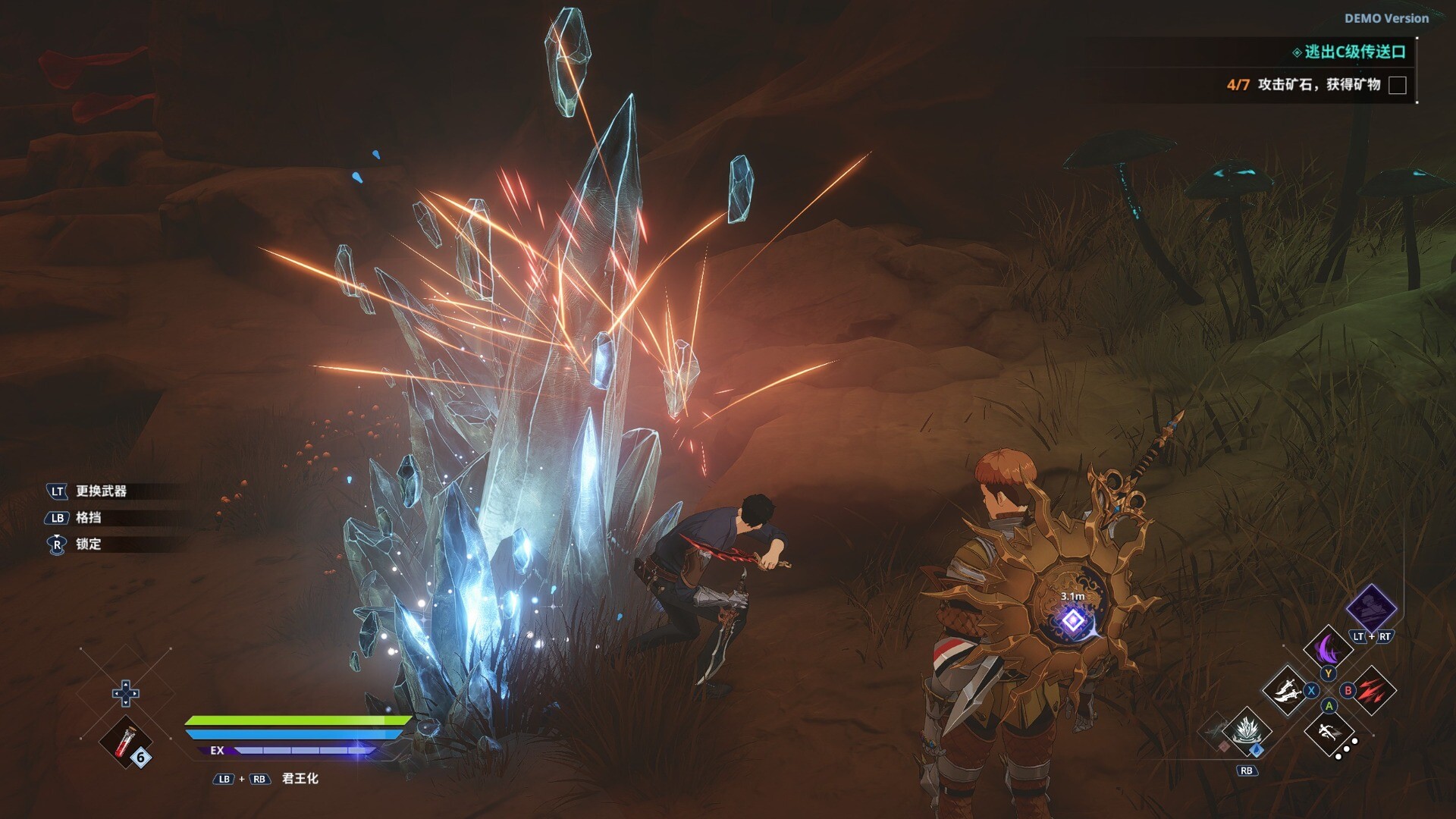The width and height of the screenshot is (1456, 819).
Task: Activate the purple slash skill icon
Action: coord(1328,650)
